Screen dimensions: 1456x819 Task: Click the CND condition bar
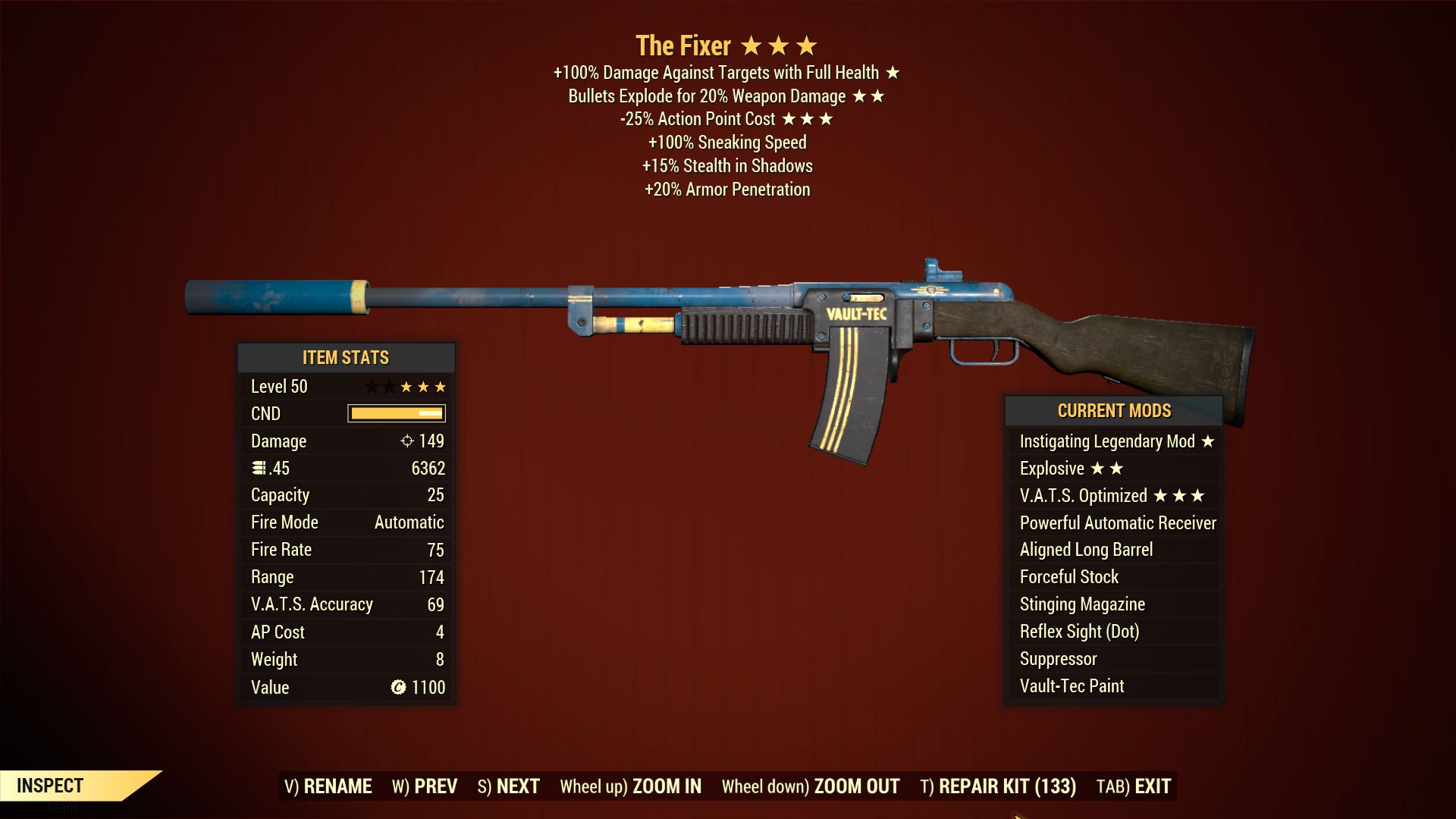(395, 413)
